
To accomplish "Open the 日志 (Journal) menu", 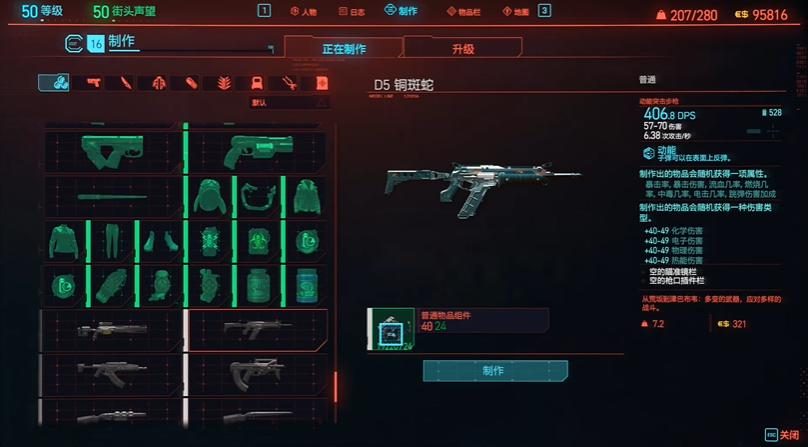I will [351, 11].
